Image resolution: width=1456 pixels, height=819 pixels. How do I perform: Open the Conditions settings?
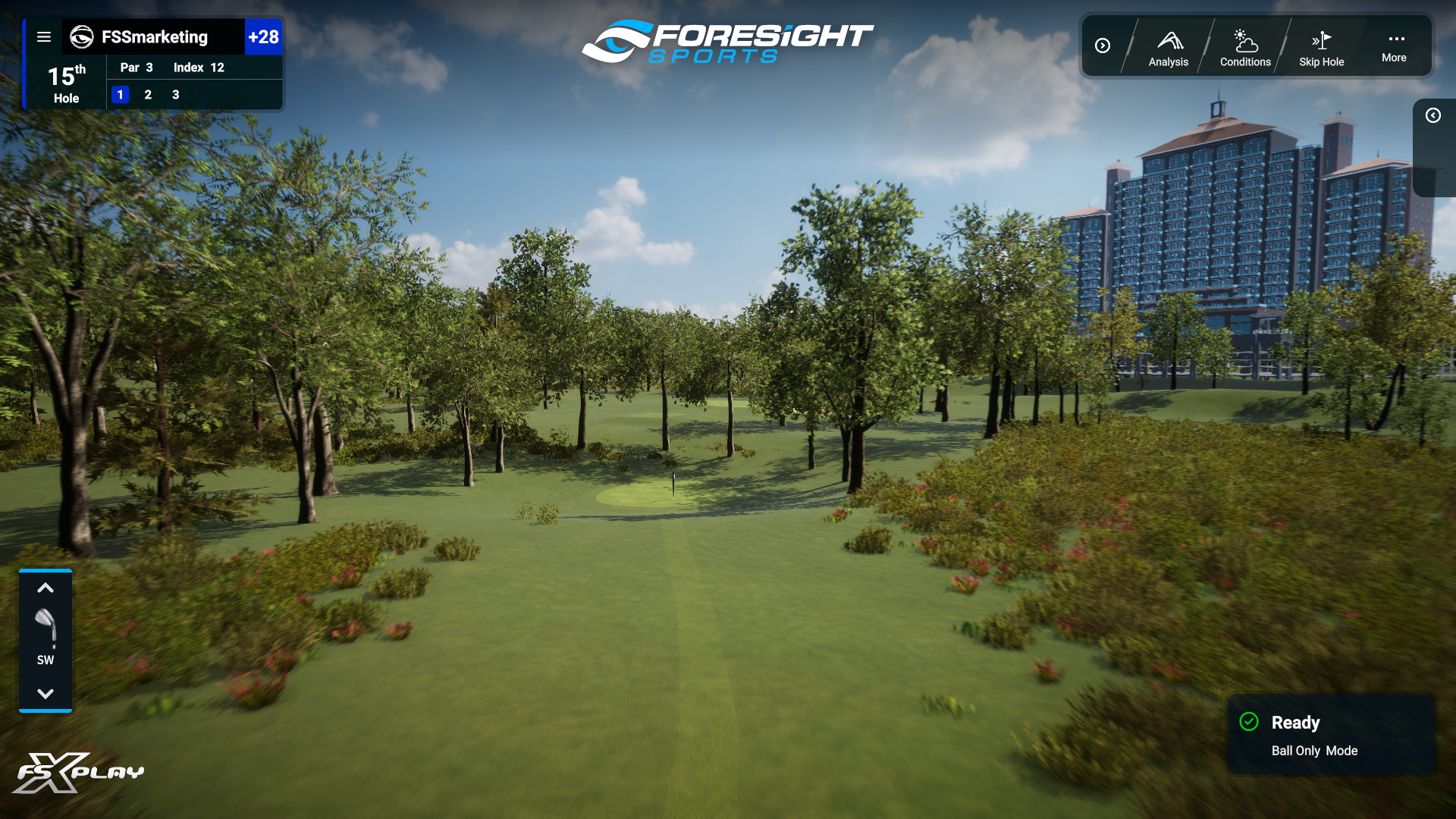click(1244, 45)
